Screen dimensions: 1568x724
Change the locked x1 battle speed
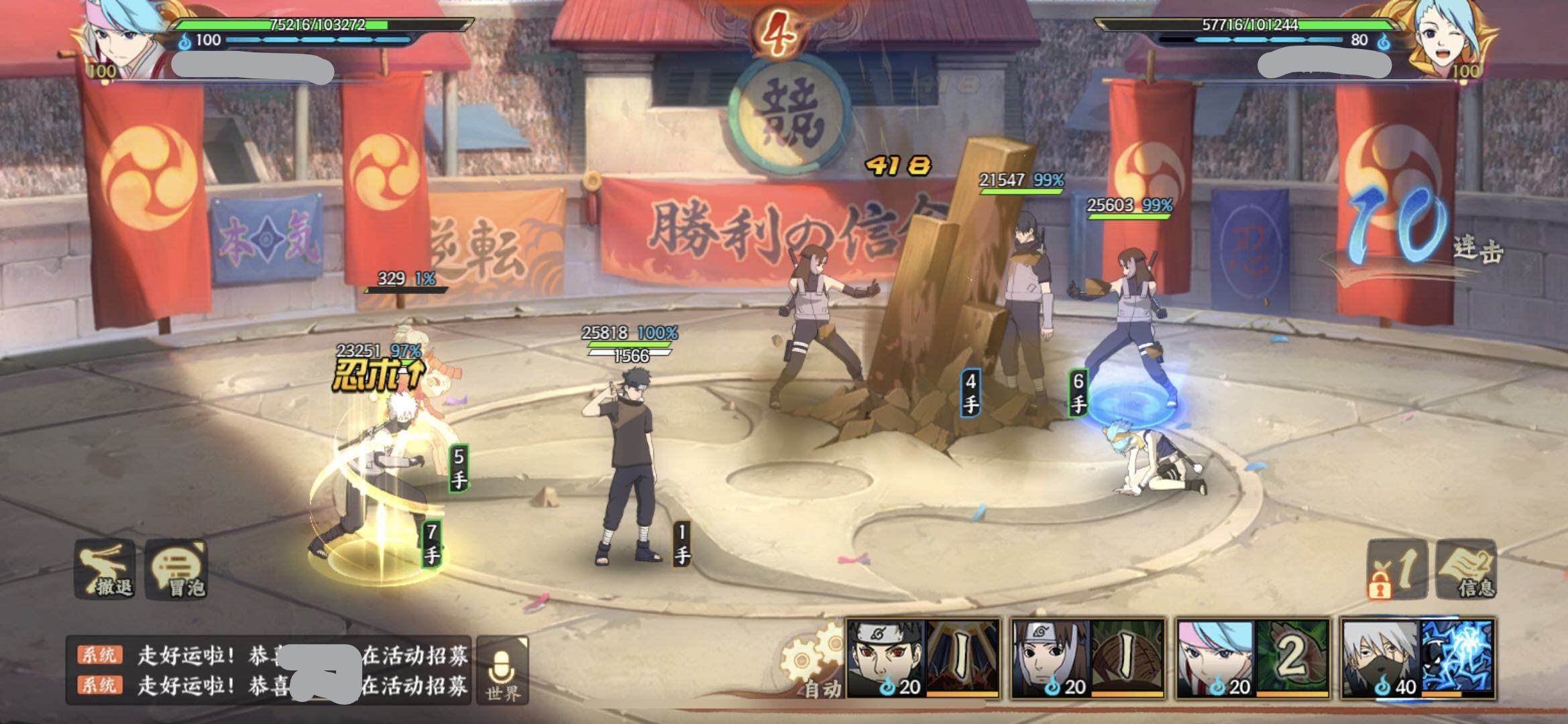(x=1396, y=569)
